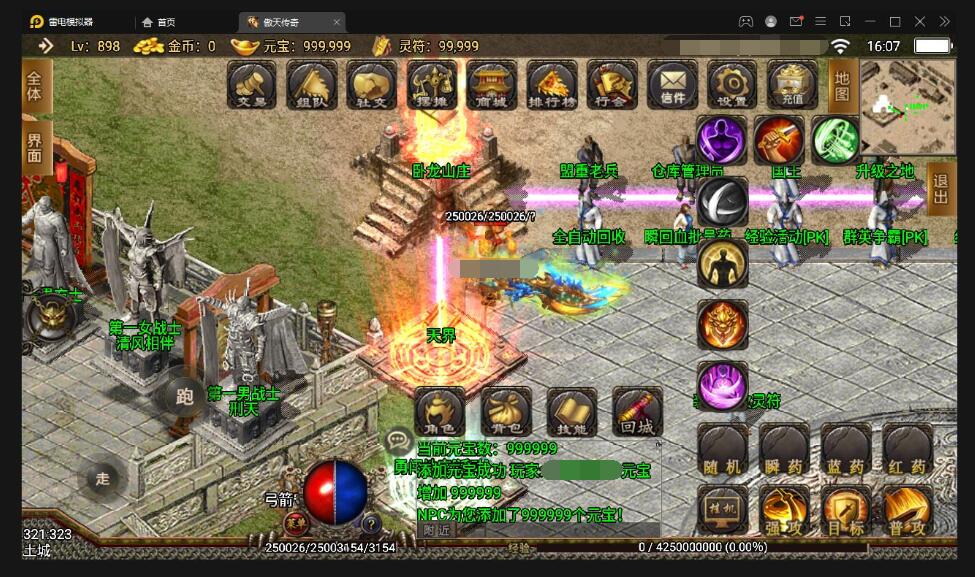Activate the 挂机 auto-battle button
975x577 pixels.
click(x=723, y=510)
